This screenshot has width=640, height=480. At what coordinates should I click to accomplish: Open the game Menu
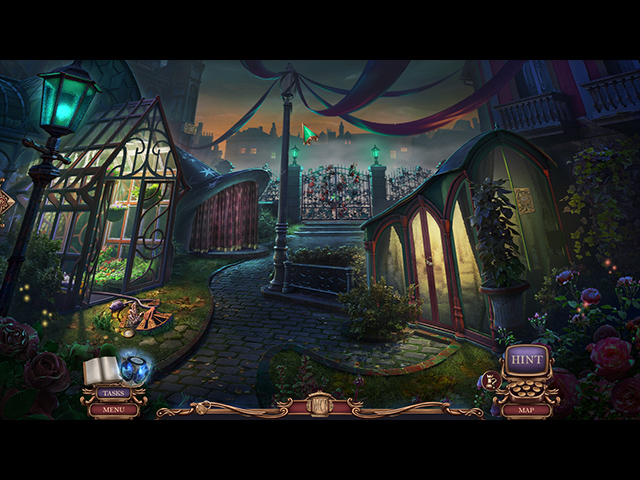[113, 409]
